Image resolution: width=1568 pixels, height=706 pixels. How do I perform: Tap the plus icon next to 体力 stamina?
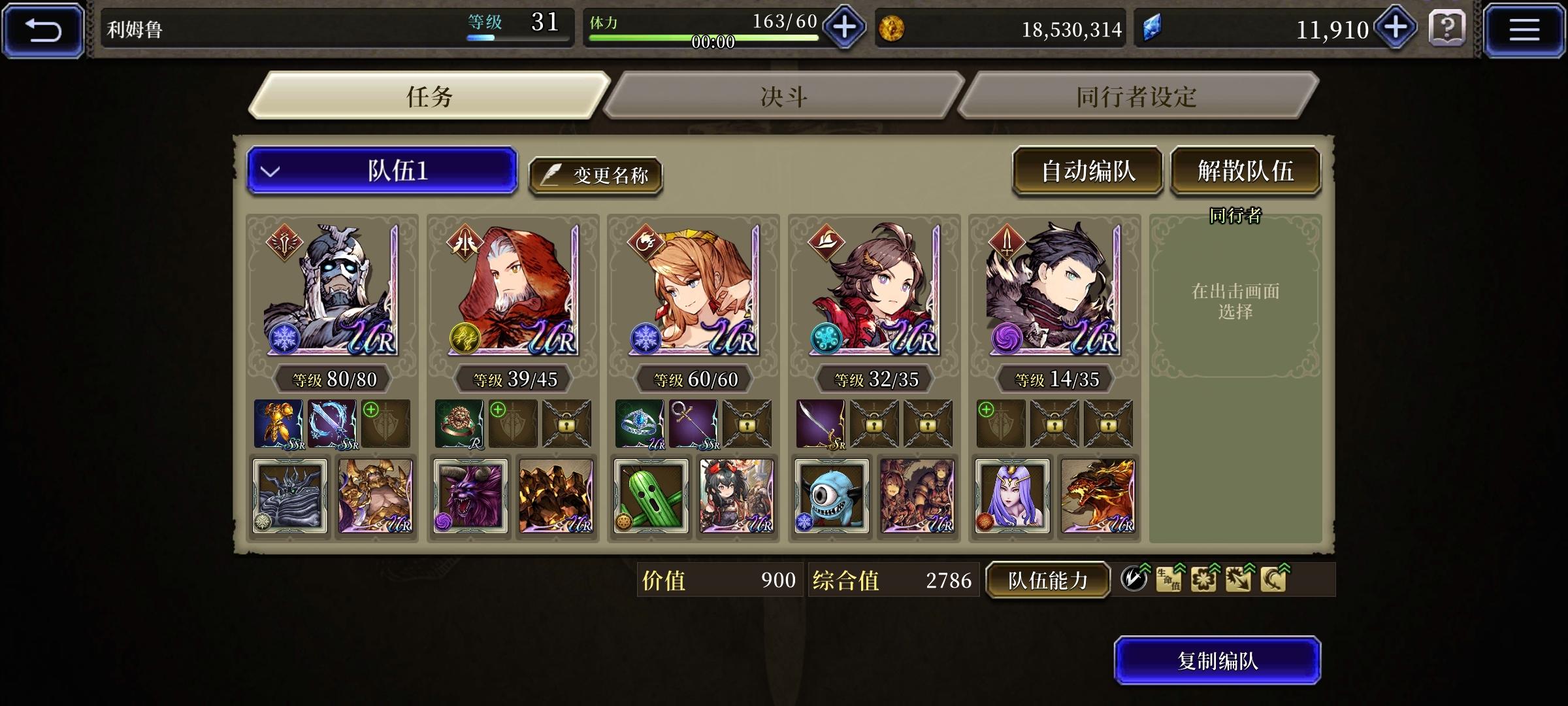843,27
